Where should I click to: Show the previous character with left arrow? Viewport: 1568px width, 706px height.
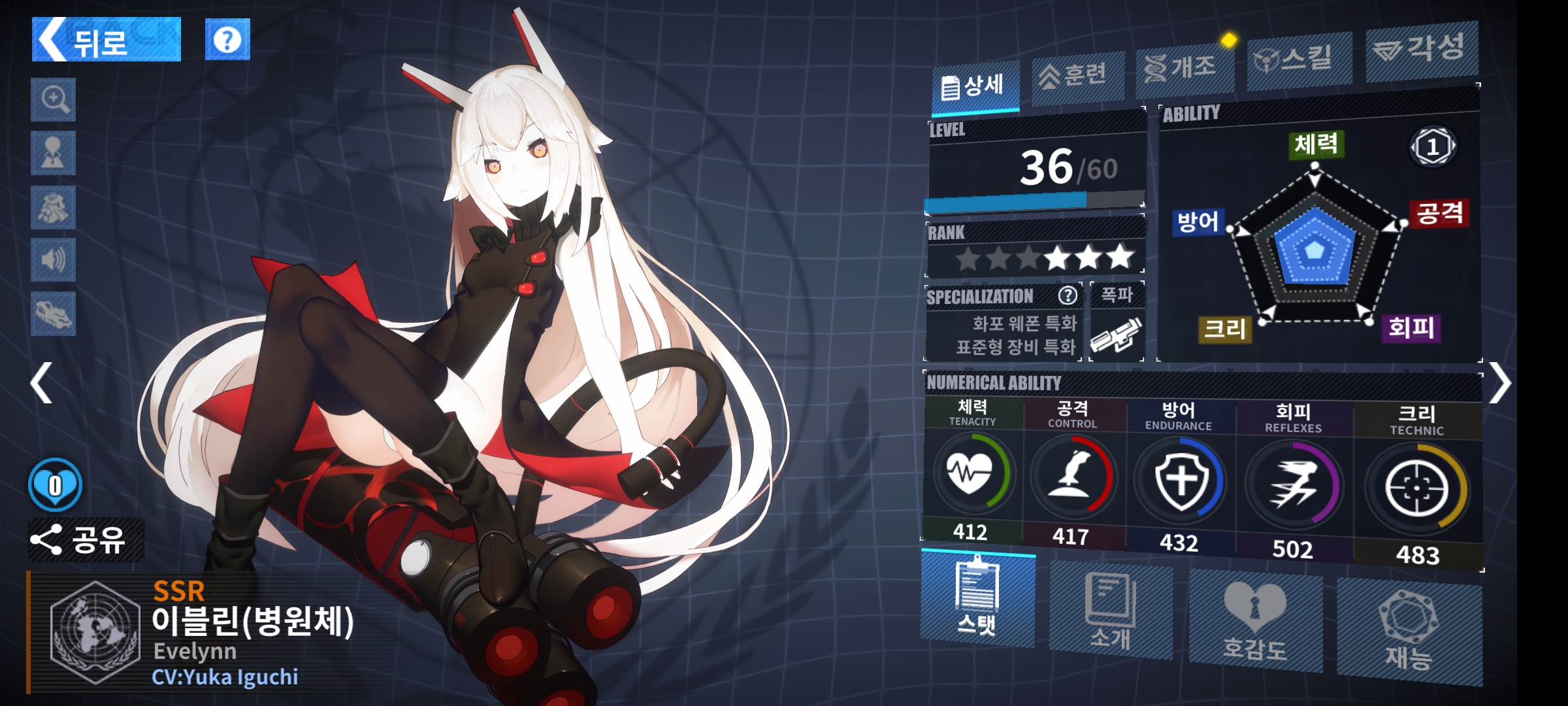42,383
